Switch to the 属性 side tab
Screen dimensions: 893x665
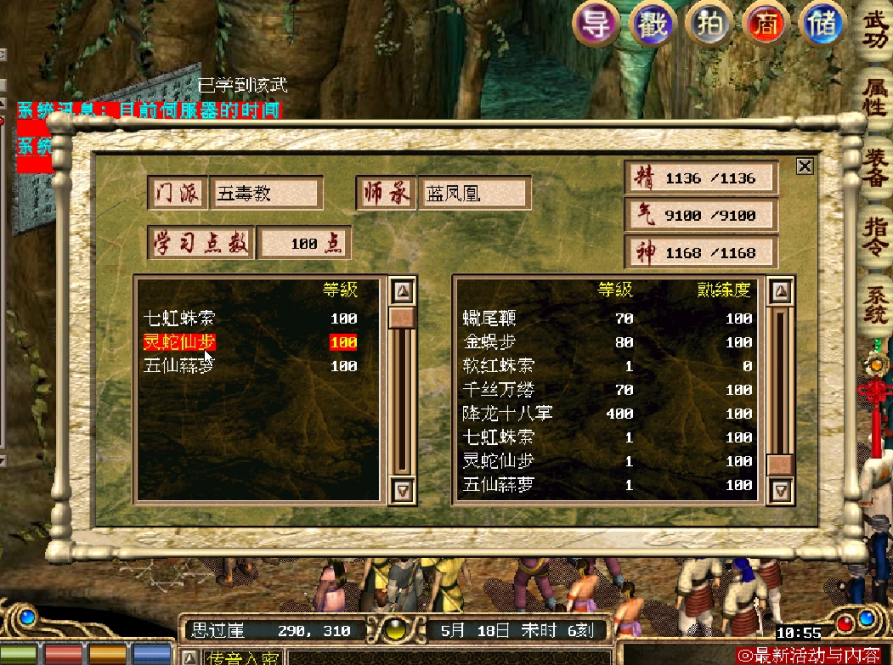(875, 98)
